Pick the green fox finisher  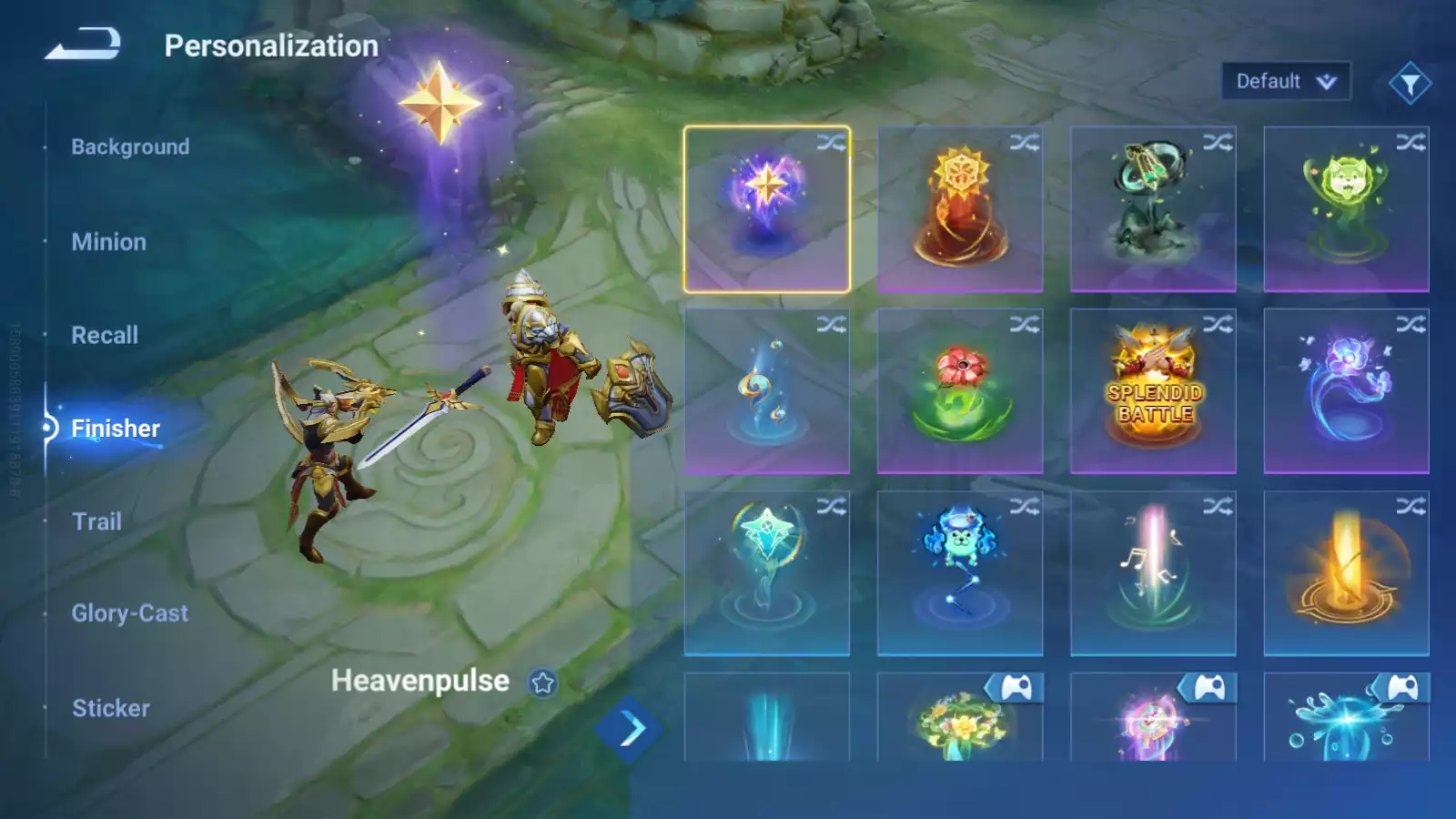1346,209
